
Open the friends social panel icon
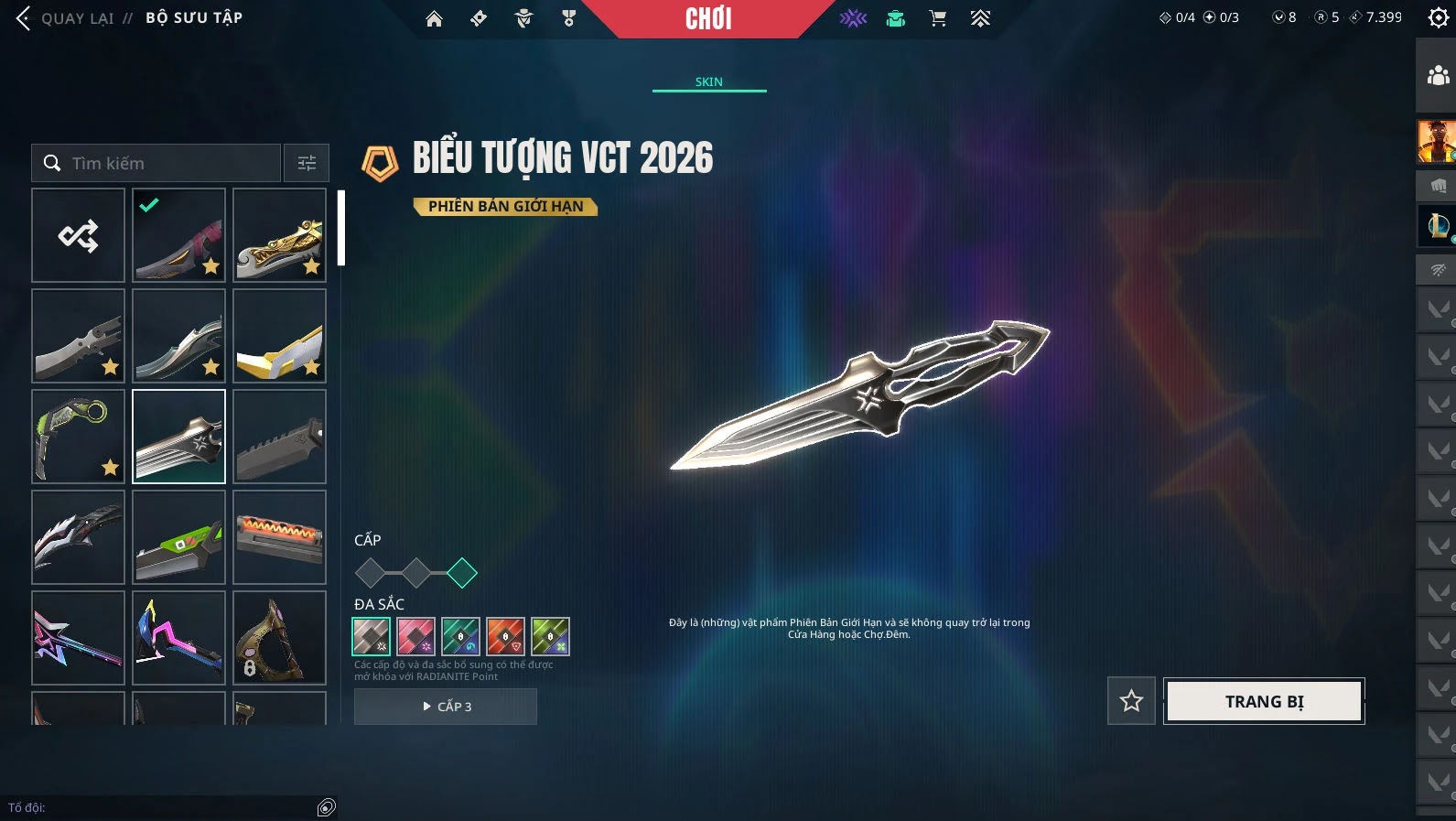pos(1438,75)
